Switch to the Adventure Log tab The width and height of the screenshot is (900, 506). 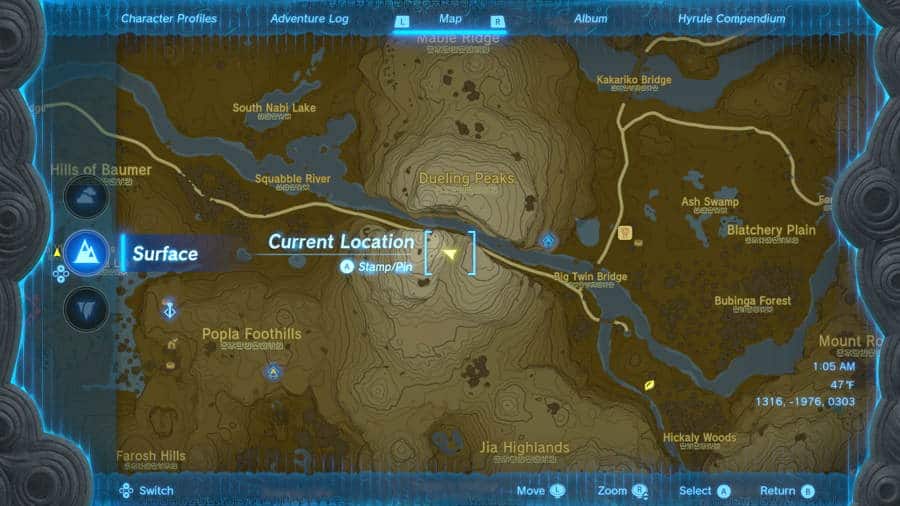click(x=308, y=19)
